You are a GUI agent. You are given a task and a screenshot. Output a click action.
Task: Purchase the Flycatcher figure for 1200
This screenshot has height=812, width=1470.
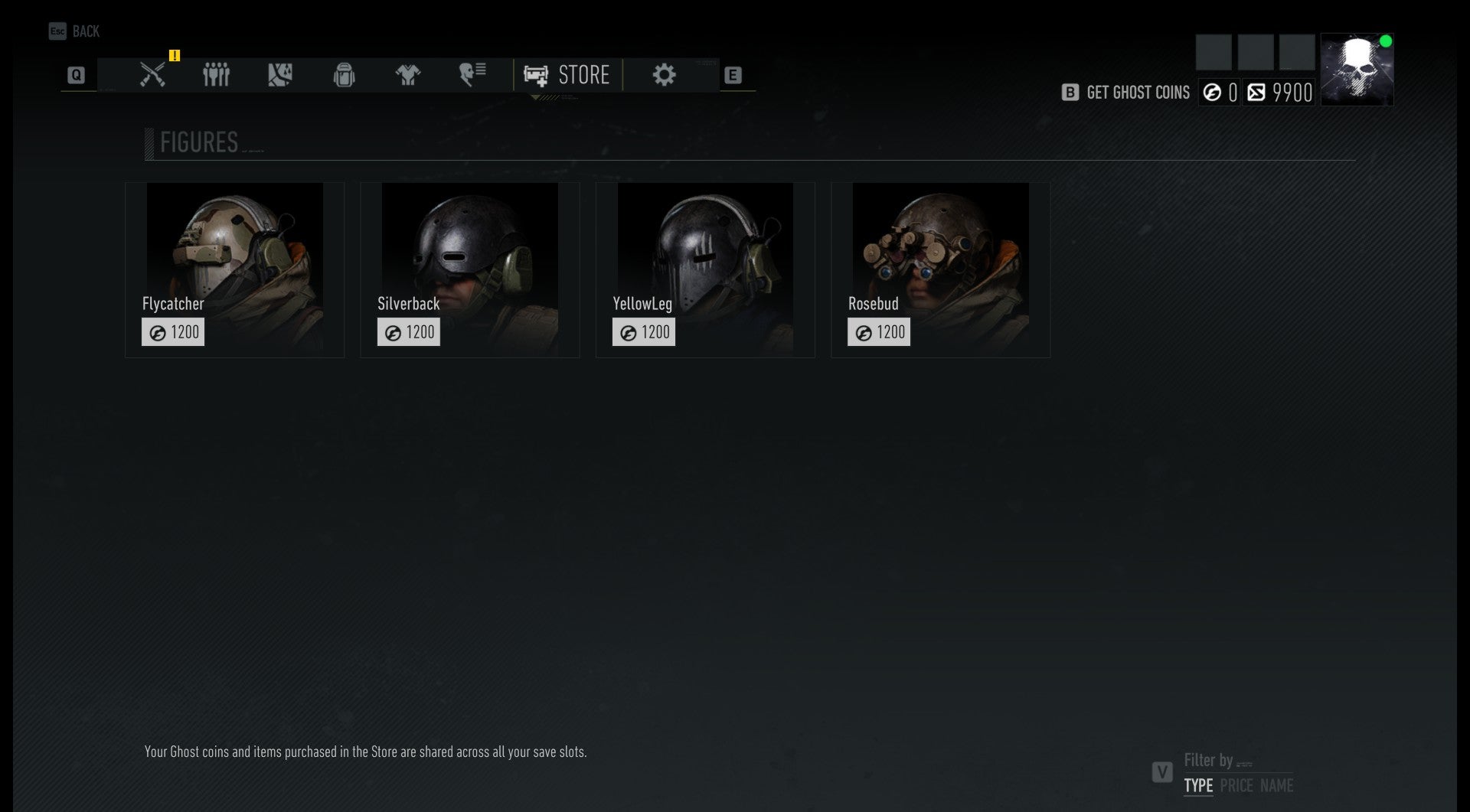tap(173, 331)
